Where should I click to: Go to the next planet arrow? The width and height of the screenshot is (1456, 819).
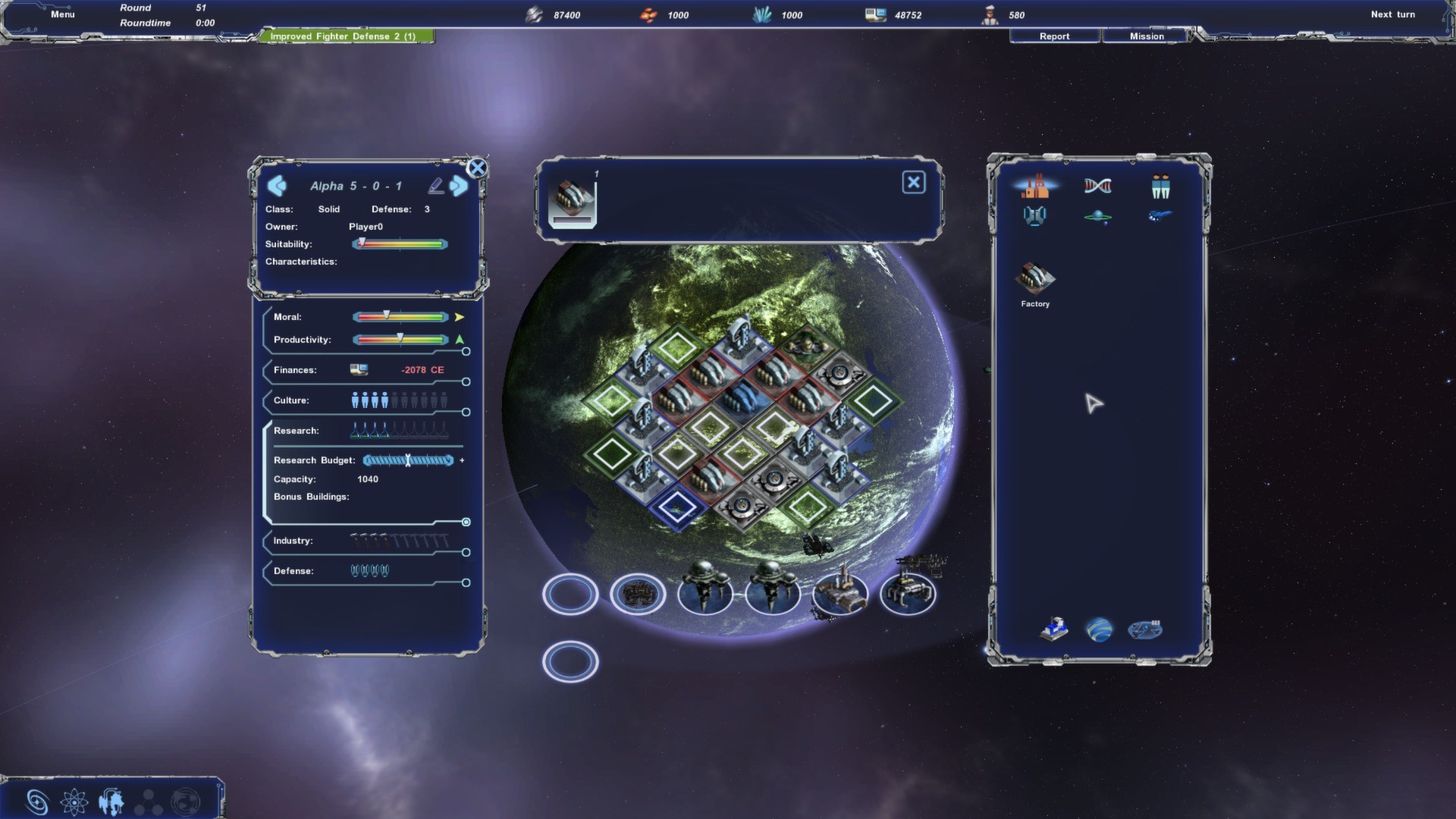coord(459,186)
